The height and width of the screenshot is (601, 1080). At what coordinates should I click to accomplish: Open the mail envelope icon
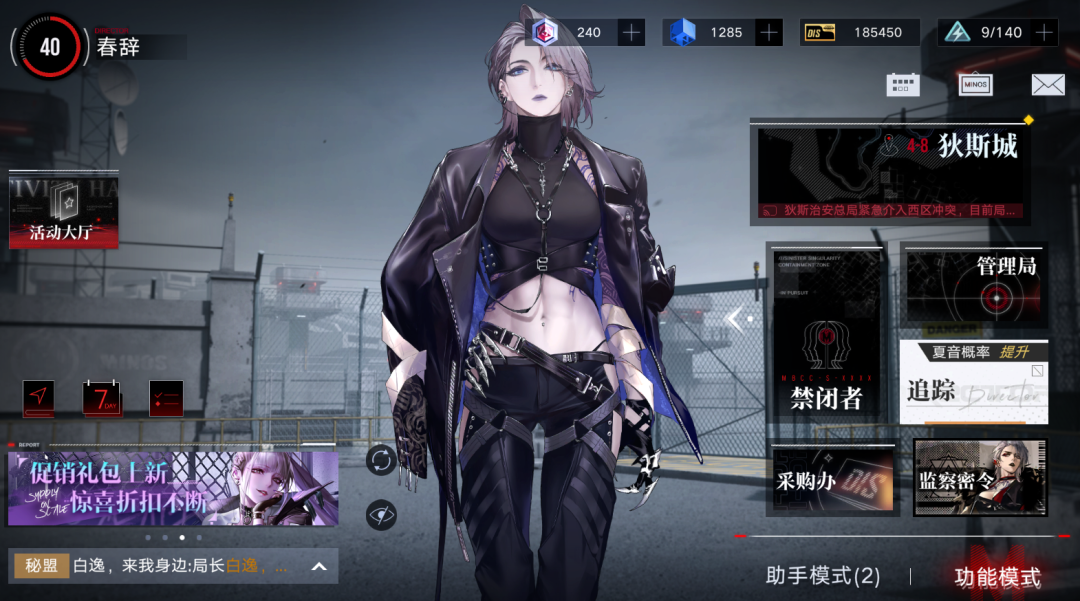[1047, 85]
